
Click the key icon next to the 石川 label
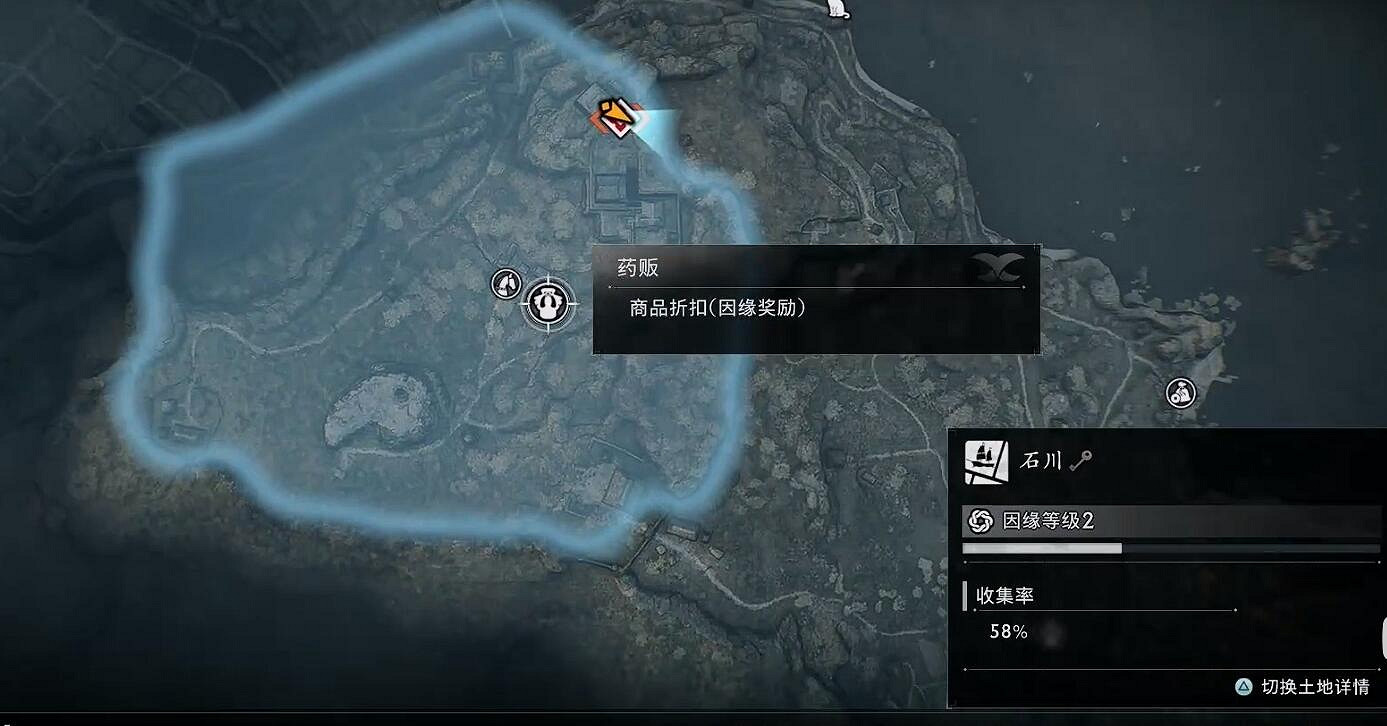[1084, 462]
